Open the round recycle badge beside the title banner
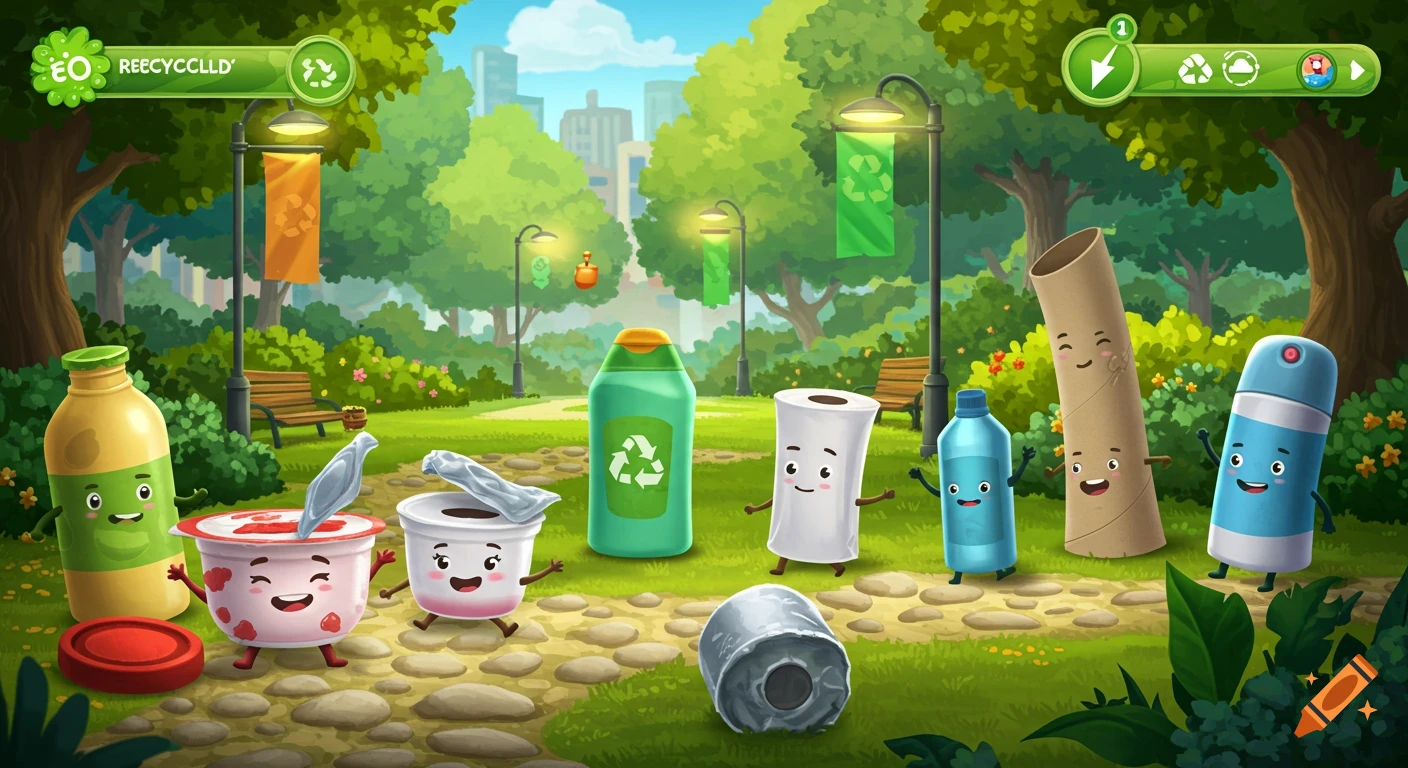The height and width of the screenshot is (768, 1408). pyautogui.click(x=317, y=69)
